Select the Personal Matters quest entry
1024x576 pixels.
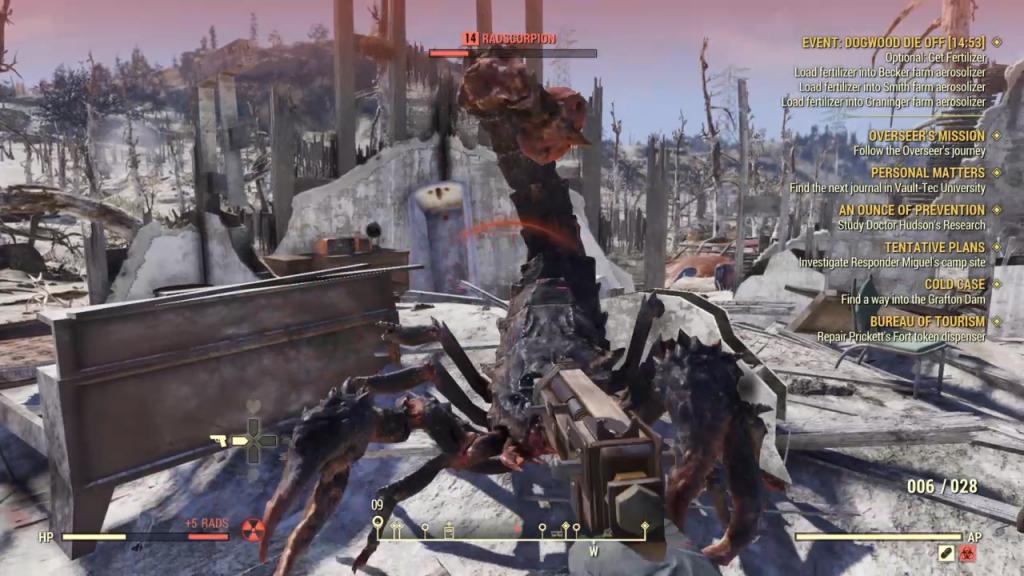(x=927, y=172)
